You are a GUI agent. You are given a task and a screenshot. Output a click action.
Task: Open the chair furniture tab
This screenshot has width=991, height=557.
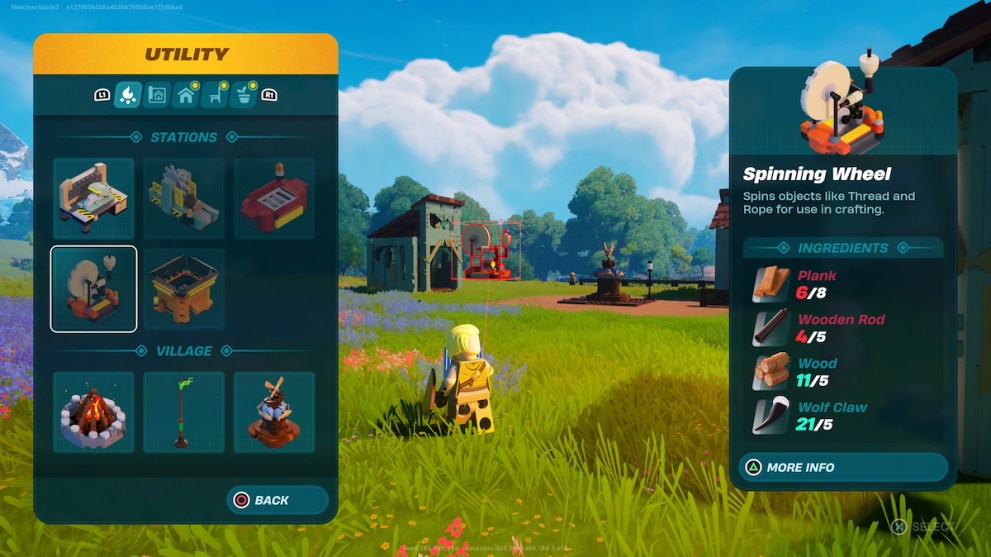point(214,95)
